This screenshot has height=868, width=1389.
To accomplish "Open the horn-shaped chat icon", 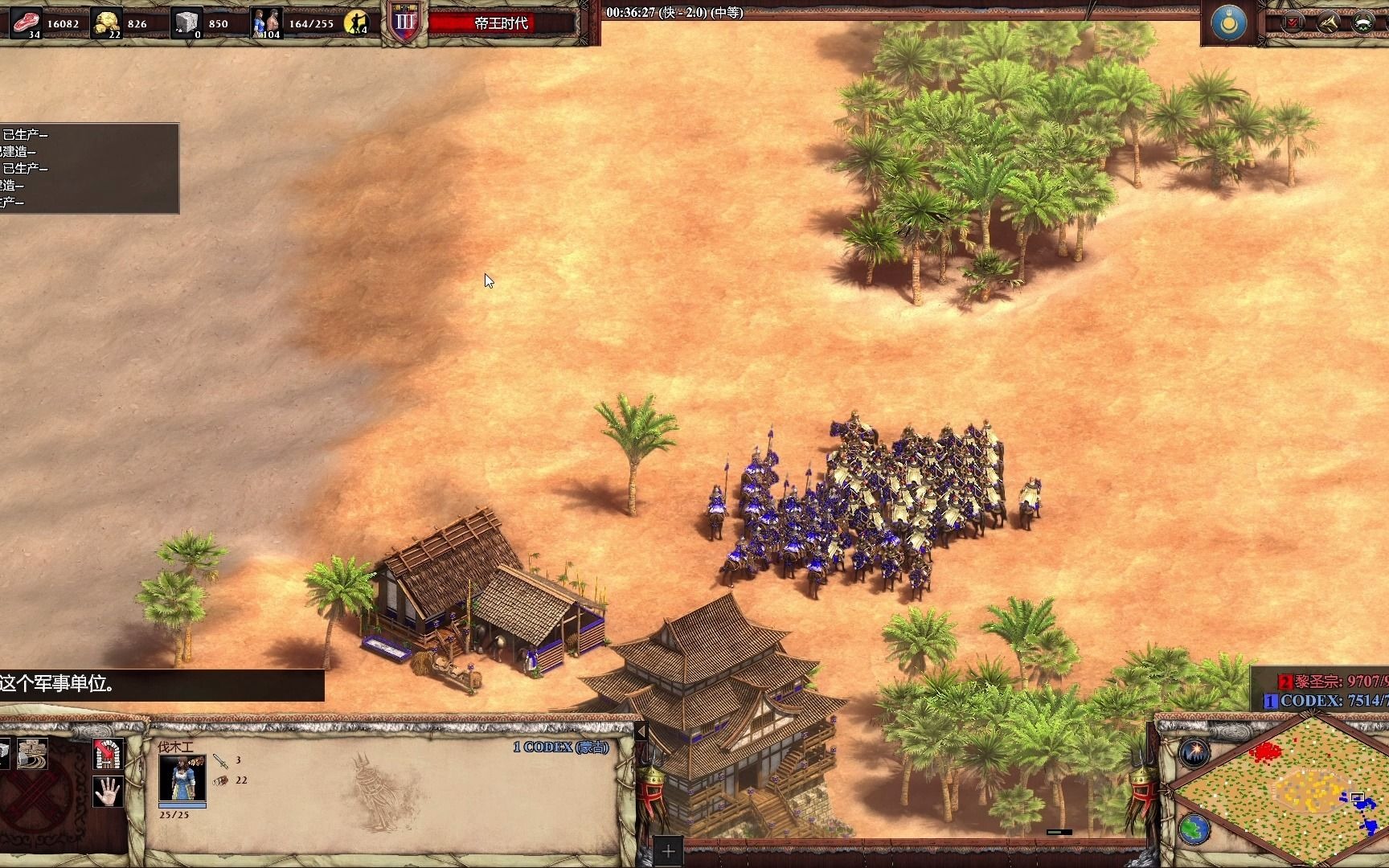I will (x=1327, y=23).
